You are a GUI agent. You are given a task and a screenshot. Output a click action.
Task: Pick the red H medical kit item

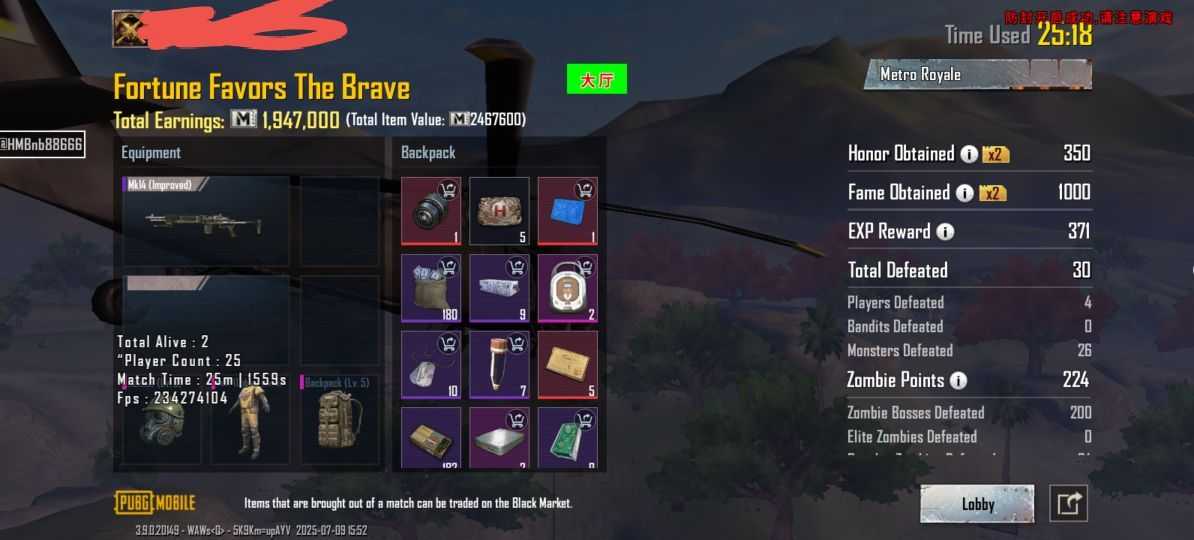click(499, 211)
